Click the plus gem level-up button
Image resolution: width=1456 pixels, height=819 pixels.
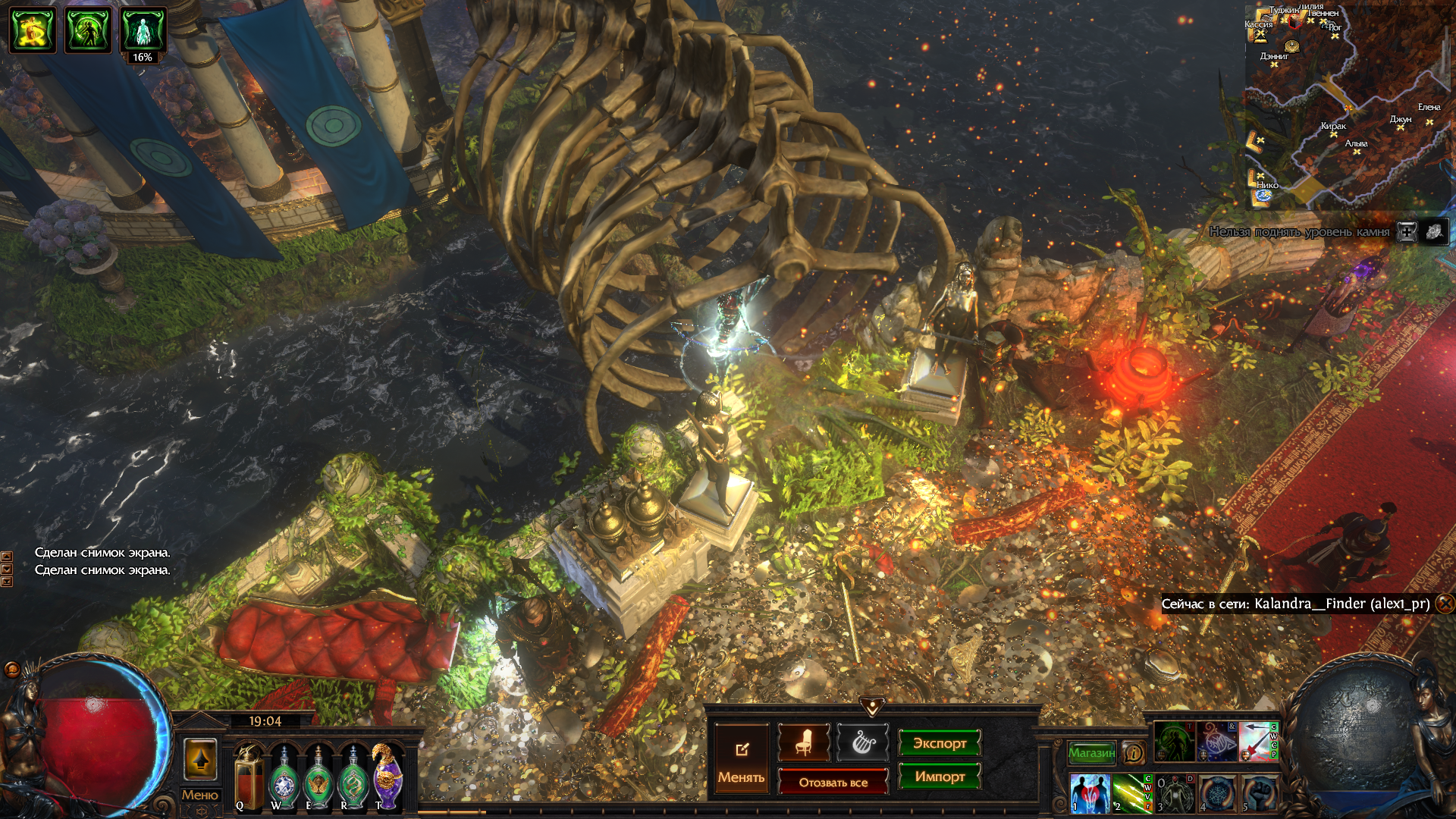click(x=1407, y=232)
